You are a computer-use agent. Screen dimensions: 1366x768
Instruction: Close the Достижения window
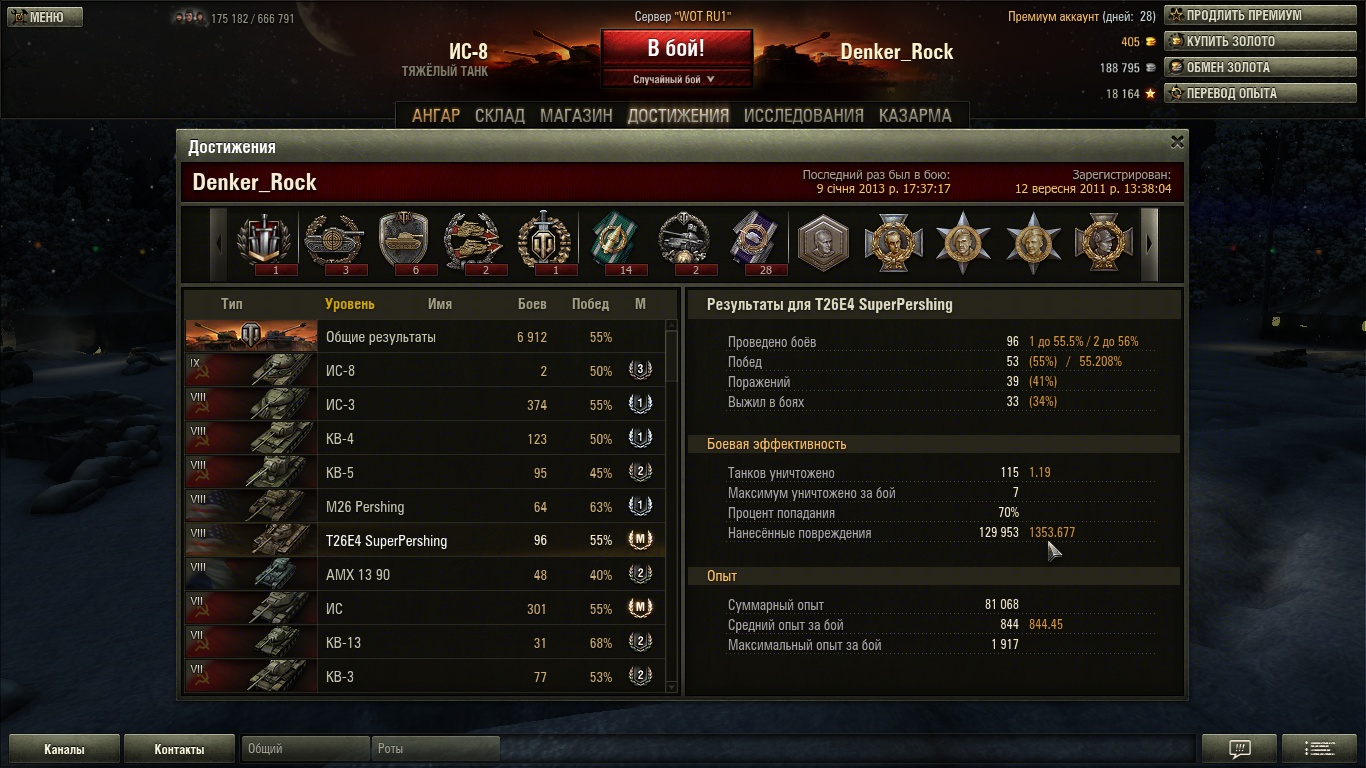coord(1177,142)
